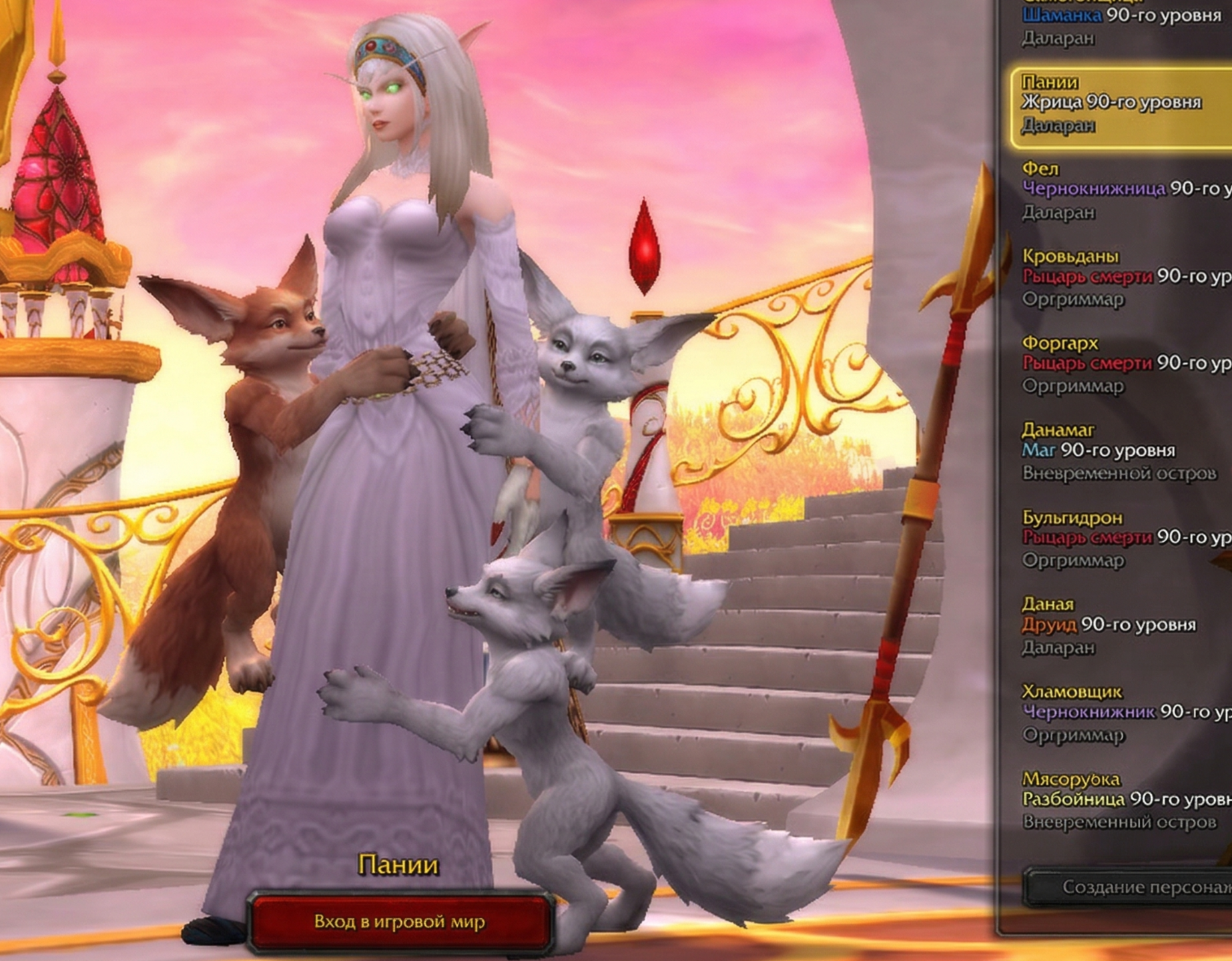Select the rogue Мясорубка

(x=1121, y=799)
